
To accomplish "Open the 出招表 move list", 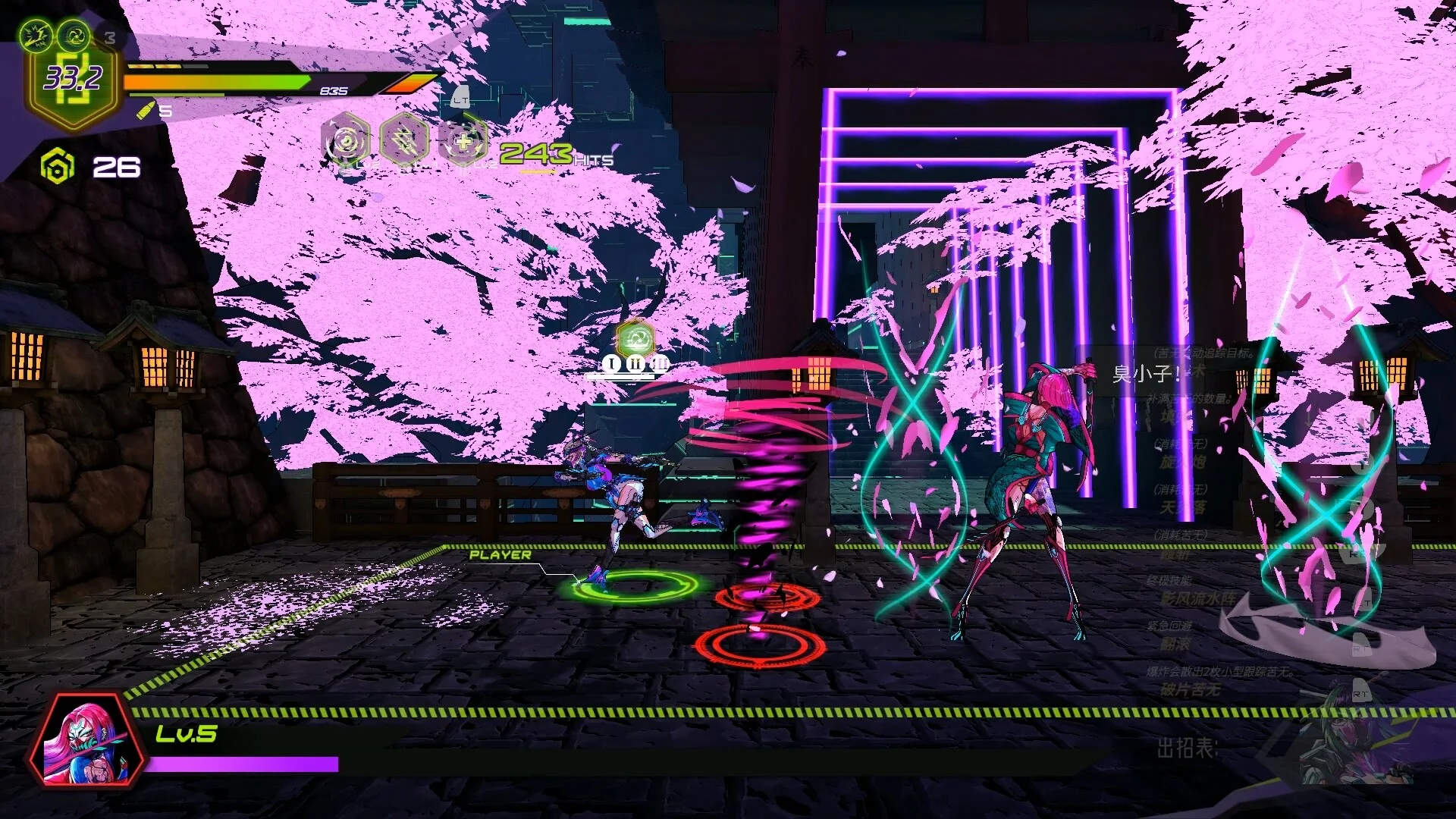I will [1186, 748].
